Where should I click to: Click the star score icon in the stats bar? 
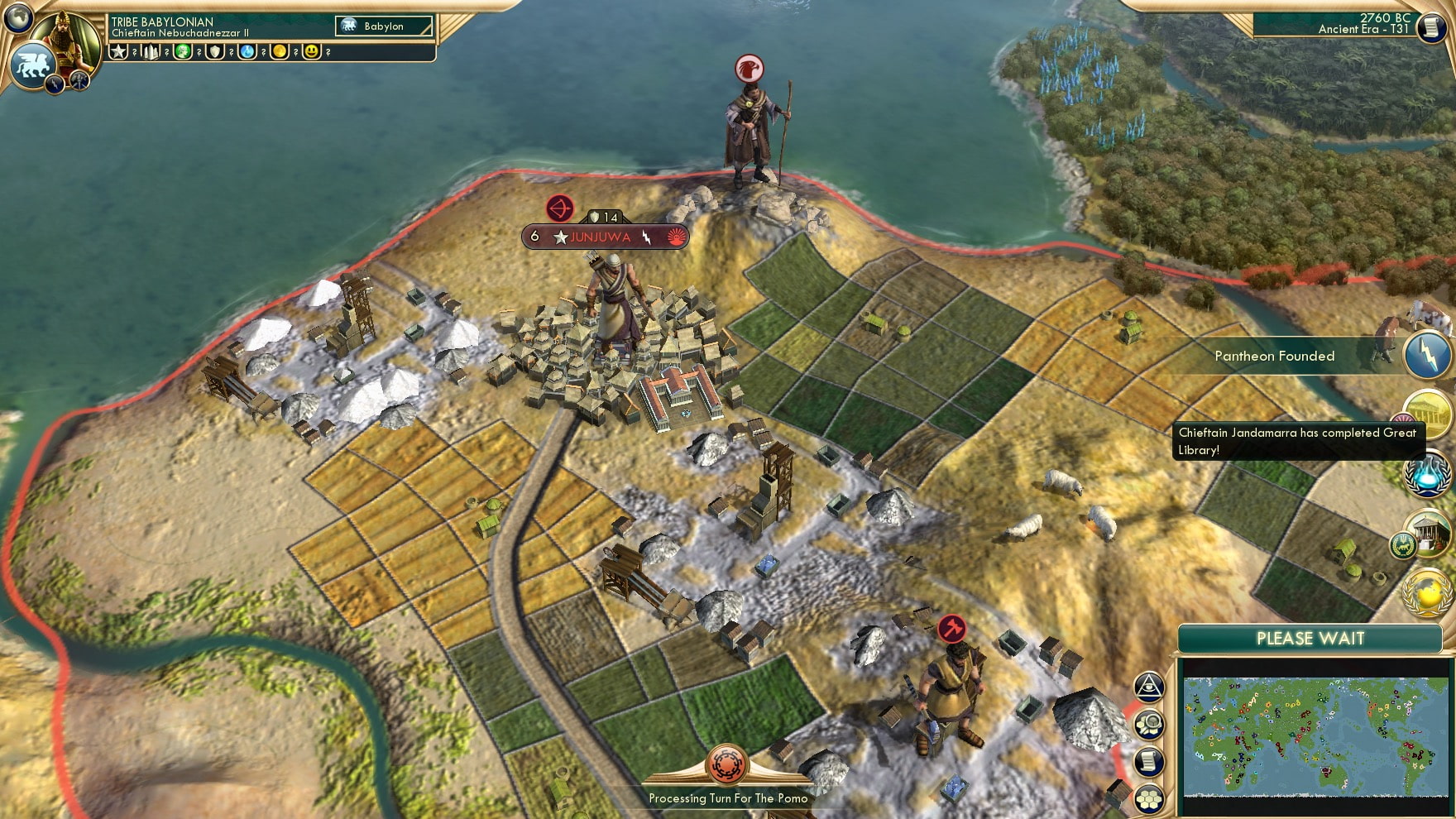tap(118, 51)
